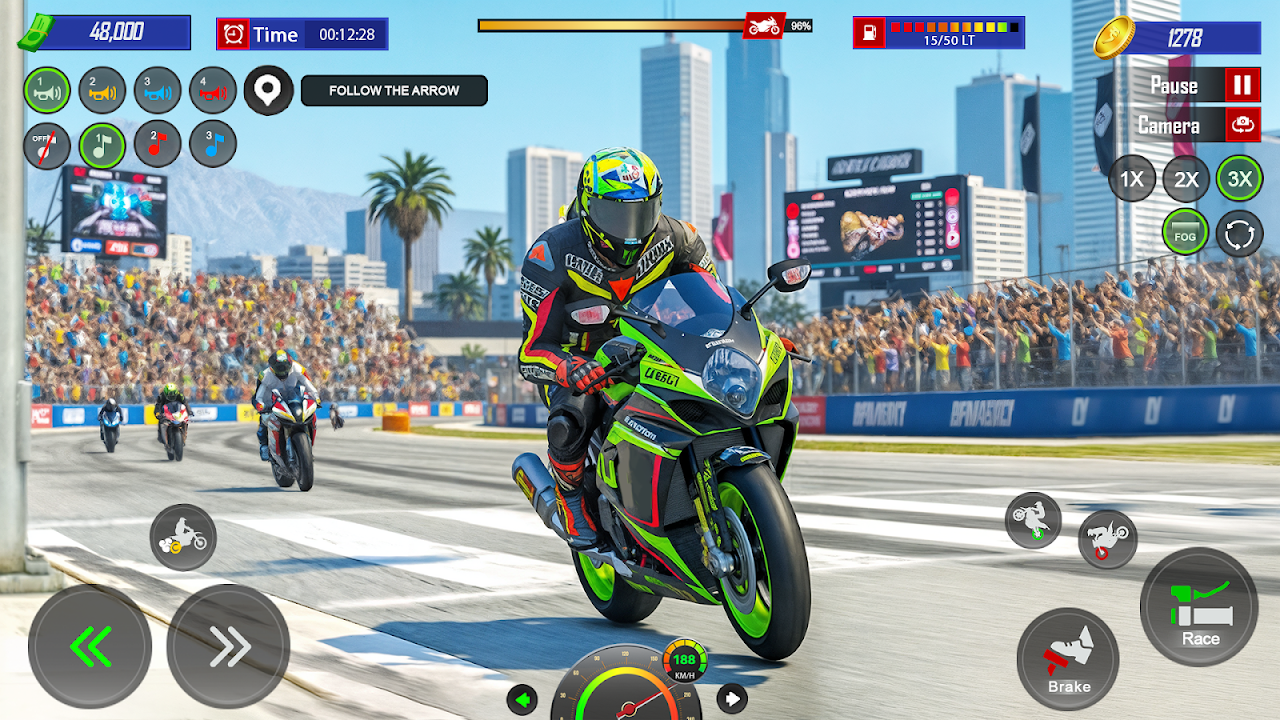1280x720 pixels.
Task: Steer left with the green double-arrow button
Action: pyautogui.click(x=90, y=647)
